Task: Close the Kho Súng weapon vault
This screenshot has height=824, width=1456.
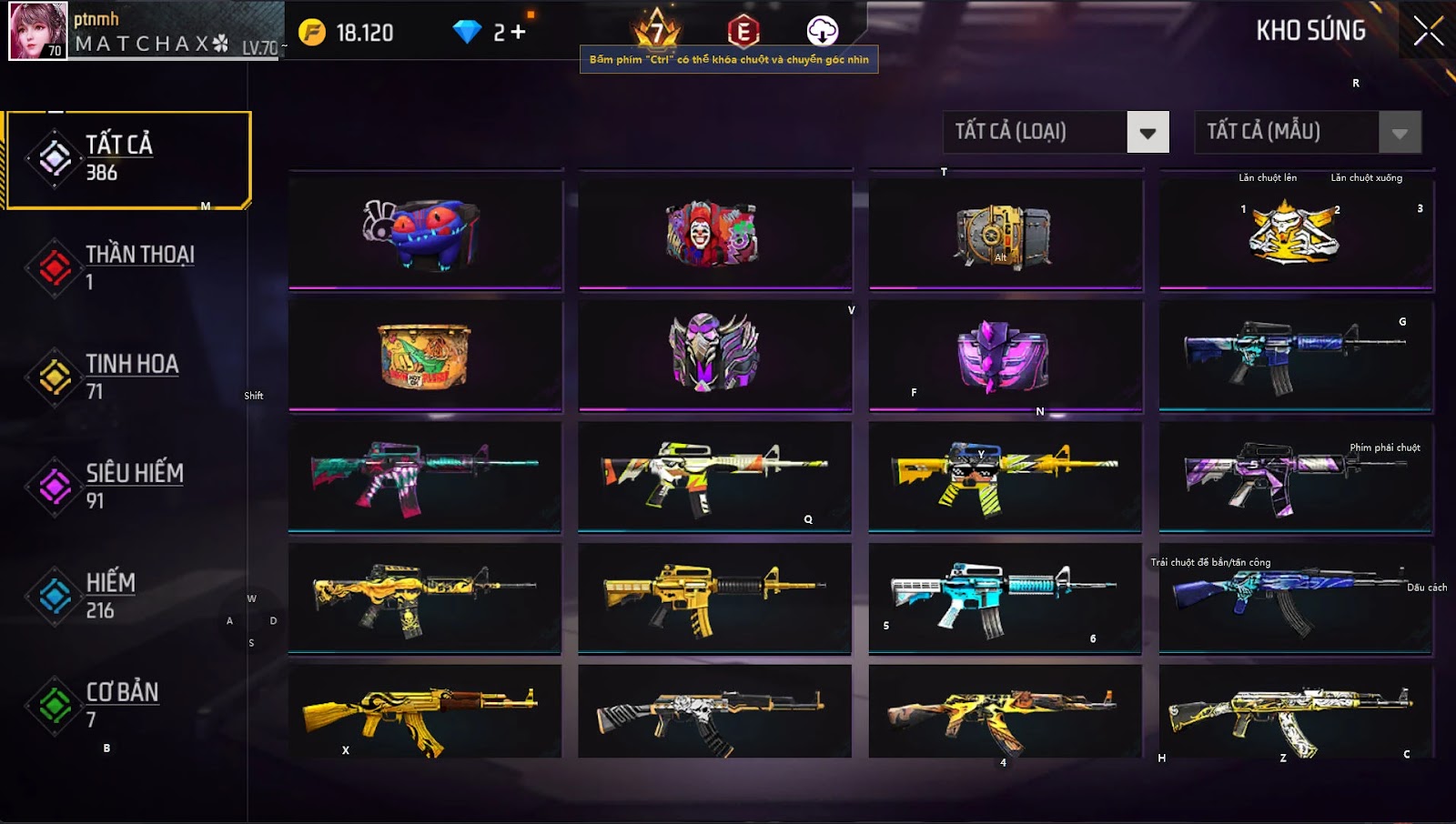Action: [x=1428, y=31]
